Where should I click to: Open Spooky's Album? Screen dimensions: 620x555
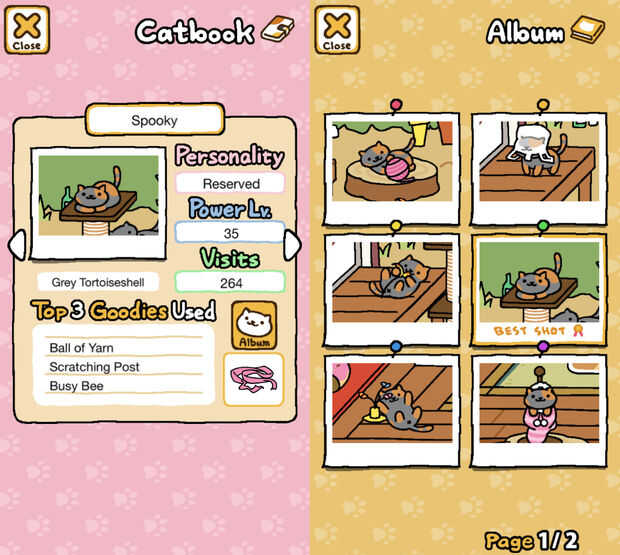coord(254,325)
